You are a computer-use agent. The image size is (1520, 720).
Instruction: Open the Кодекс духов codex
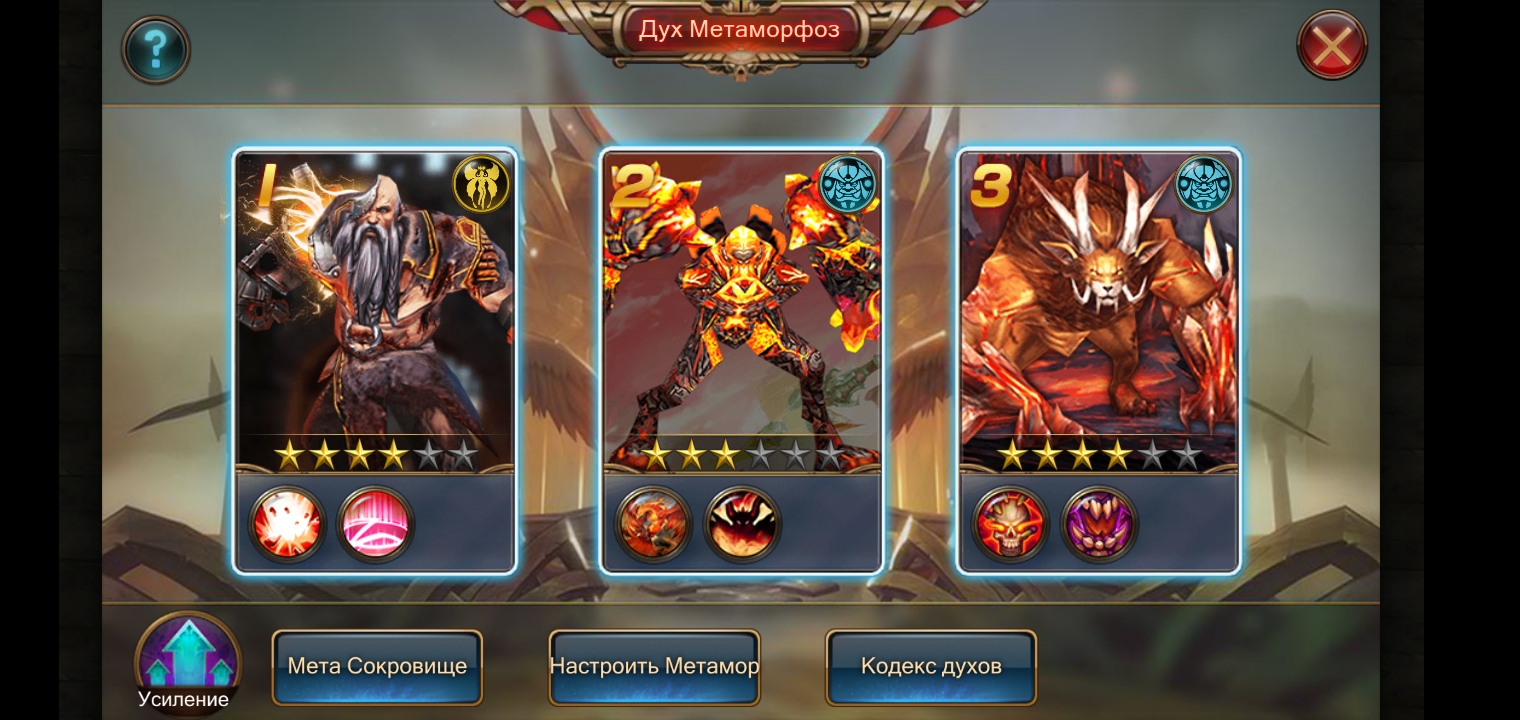coord(930,666)
